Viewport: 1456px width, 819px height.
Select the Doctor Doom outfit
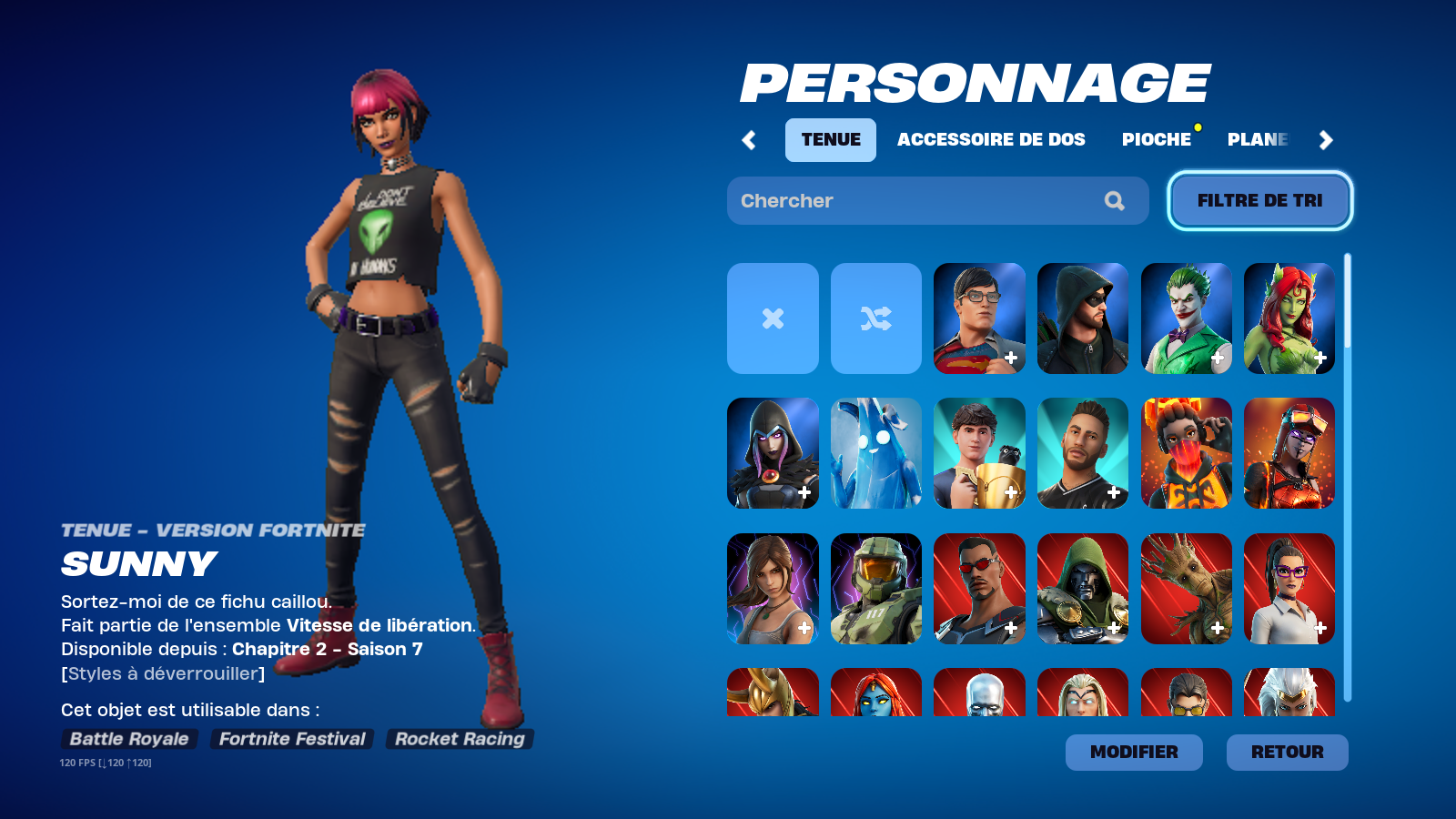pos(1082,590)
